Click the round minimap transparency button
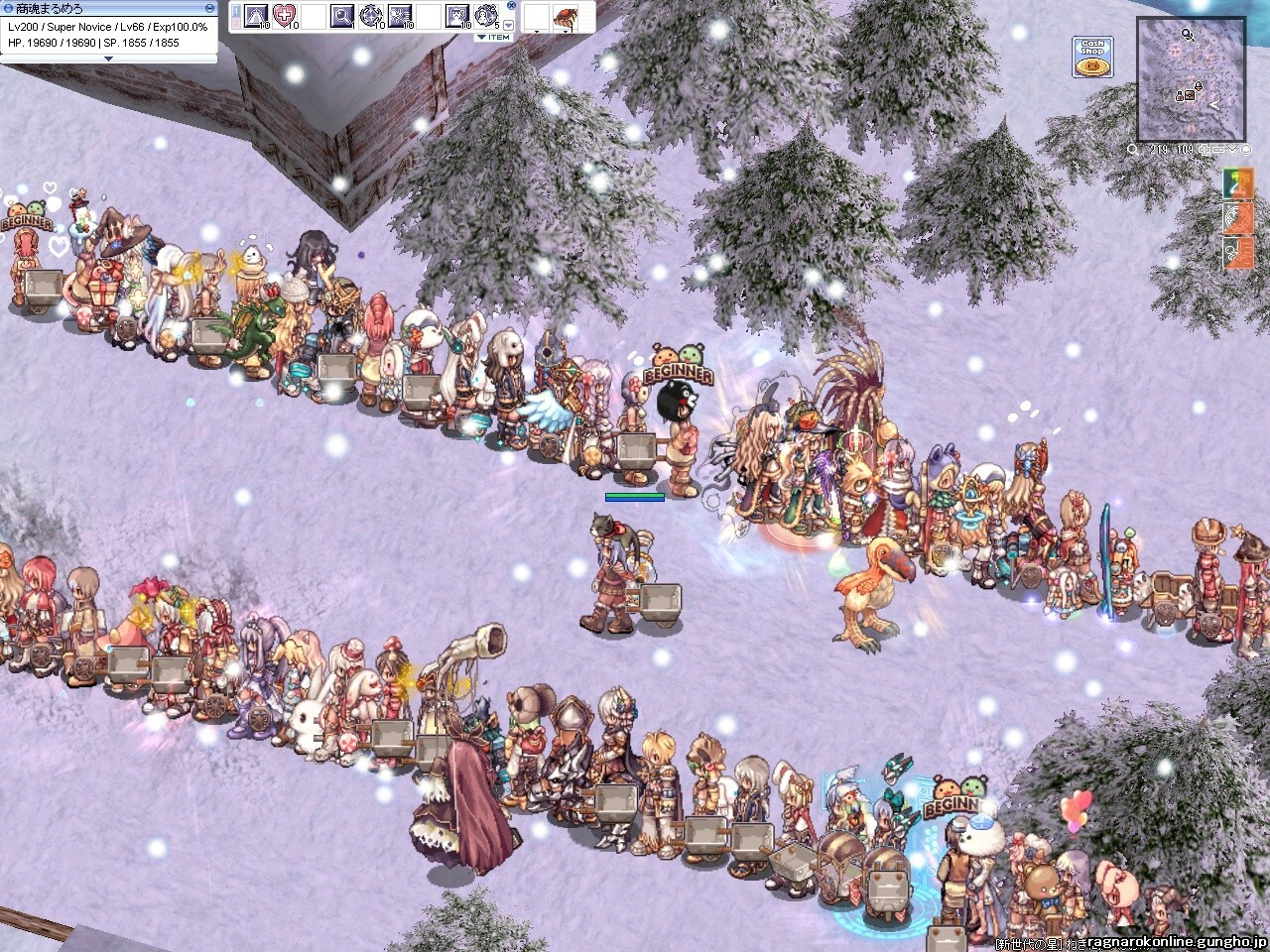The width and height of the screenshot is (1270, 952). click(x=1244, y=150)
